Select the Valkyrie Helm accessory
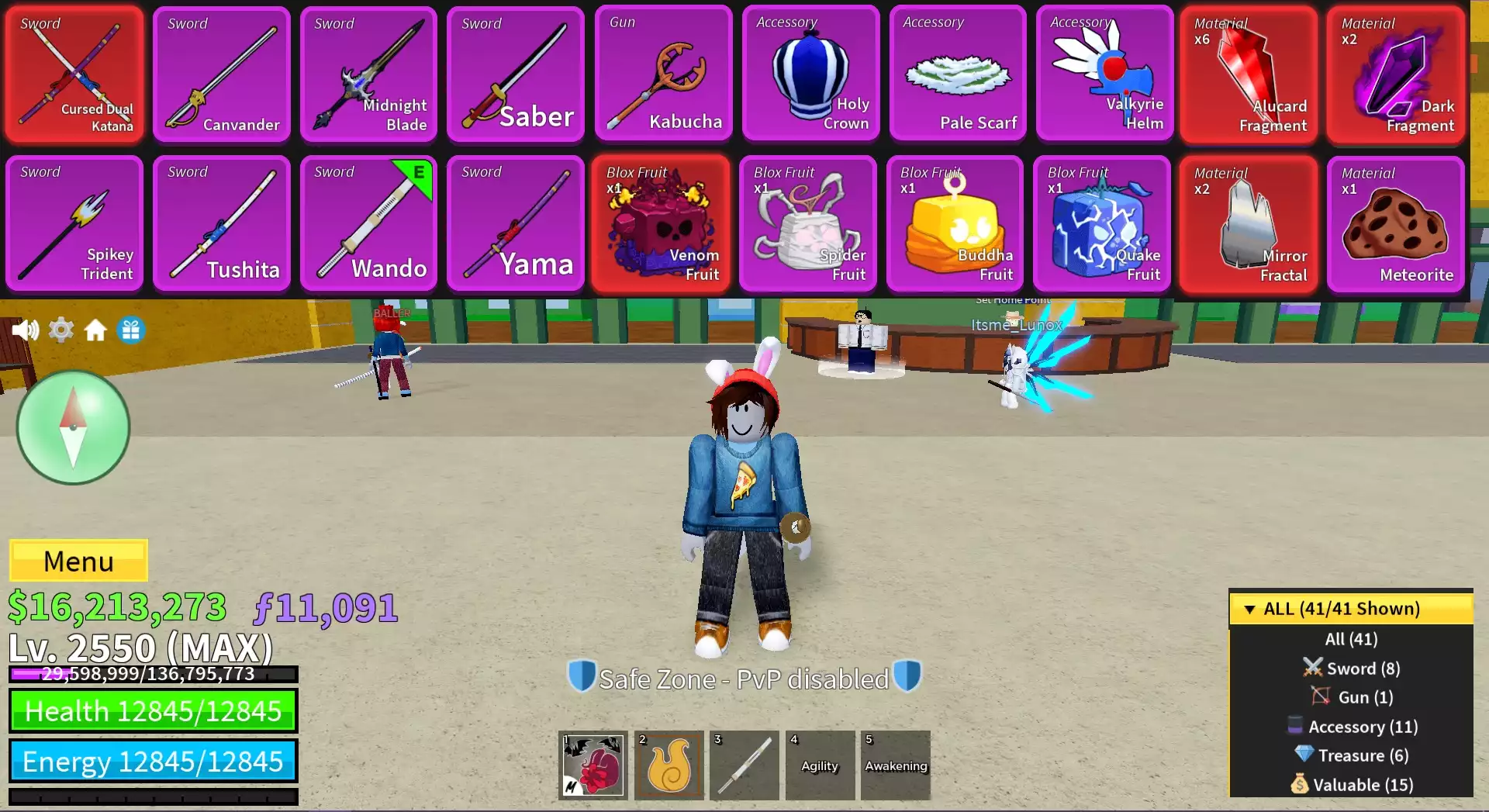This screenshot has width=1489, height=812. tap(1104, 74)
